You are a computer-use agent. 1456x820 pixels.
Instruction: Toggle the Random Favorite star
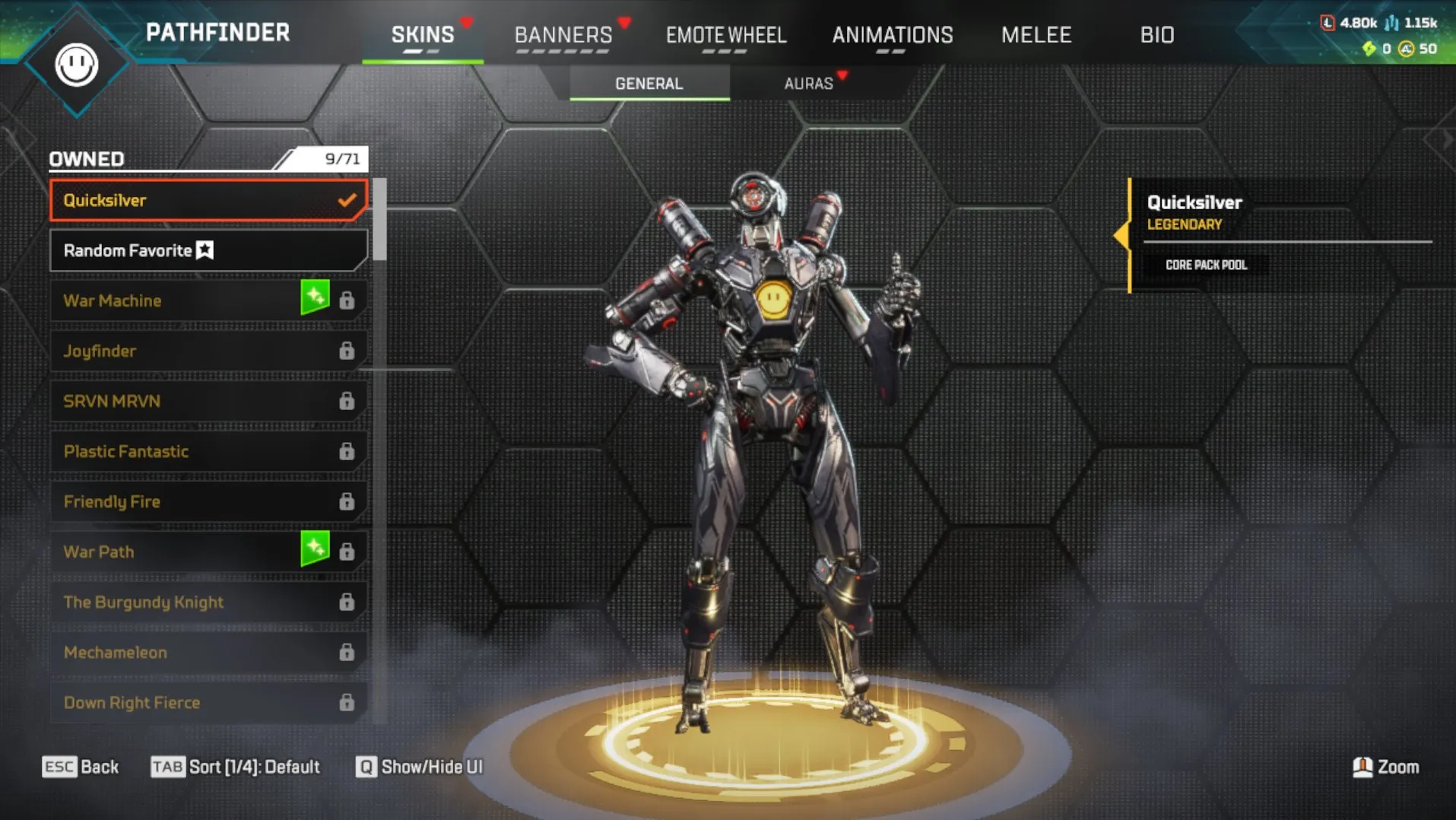click(205, 249)
